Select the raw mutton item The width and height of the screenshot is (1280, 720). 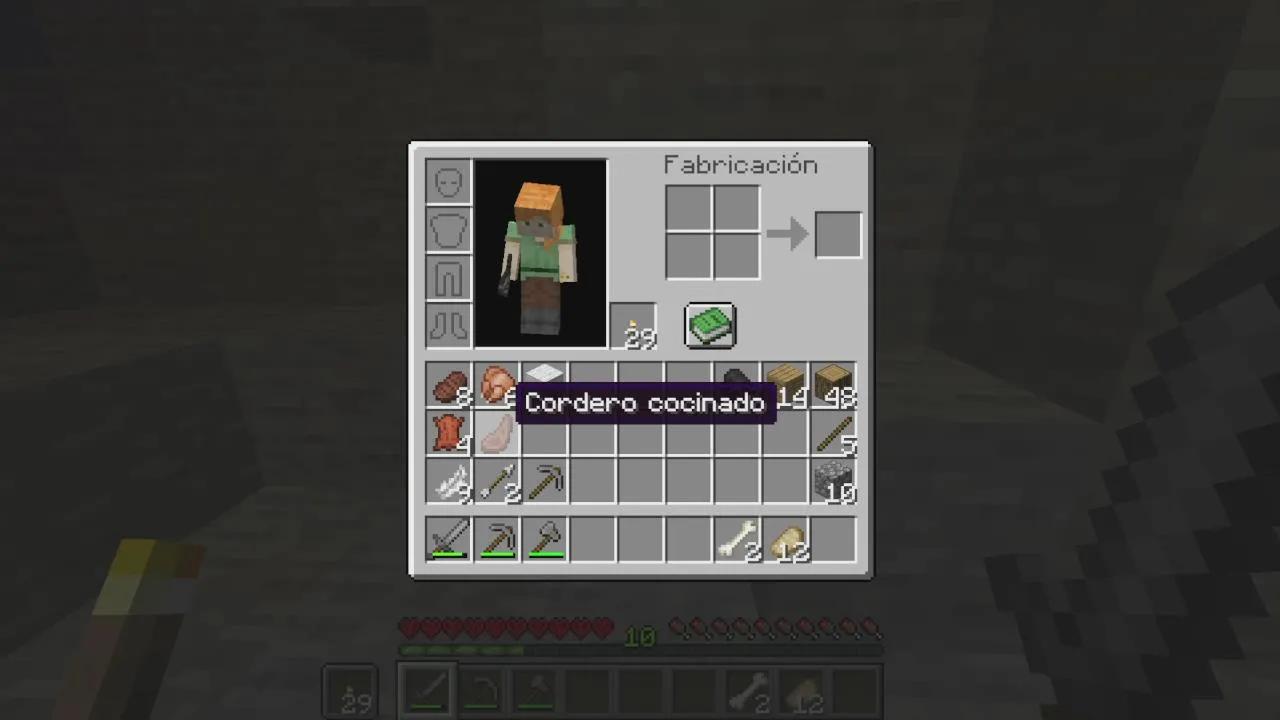[496, 435]
